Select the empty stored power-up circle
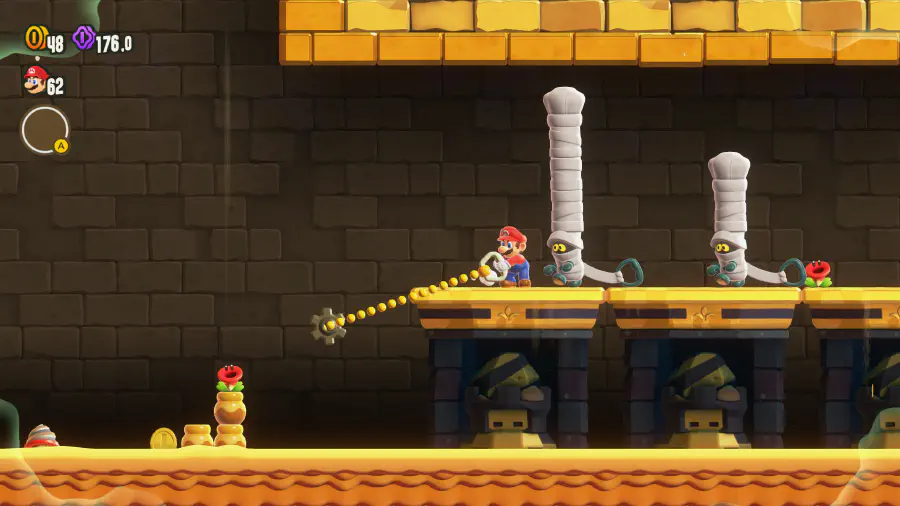Image resolution: width=900 pixels, height=506 pixels. point(45,129)
